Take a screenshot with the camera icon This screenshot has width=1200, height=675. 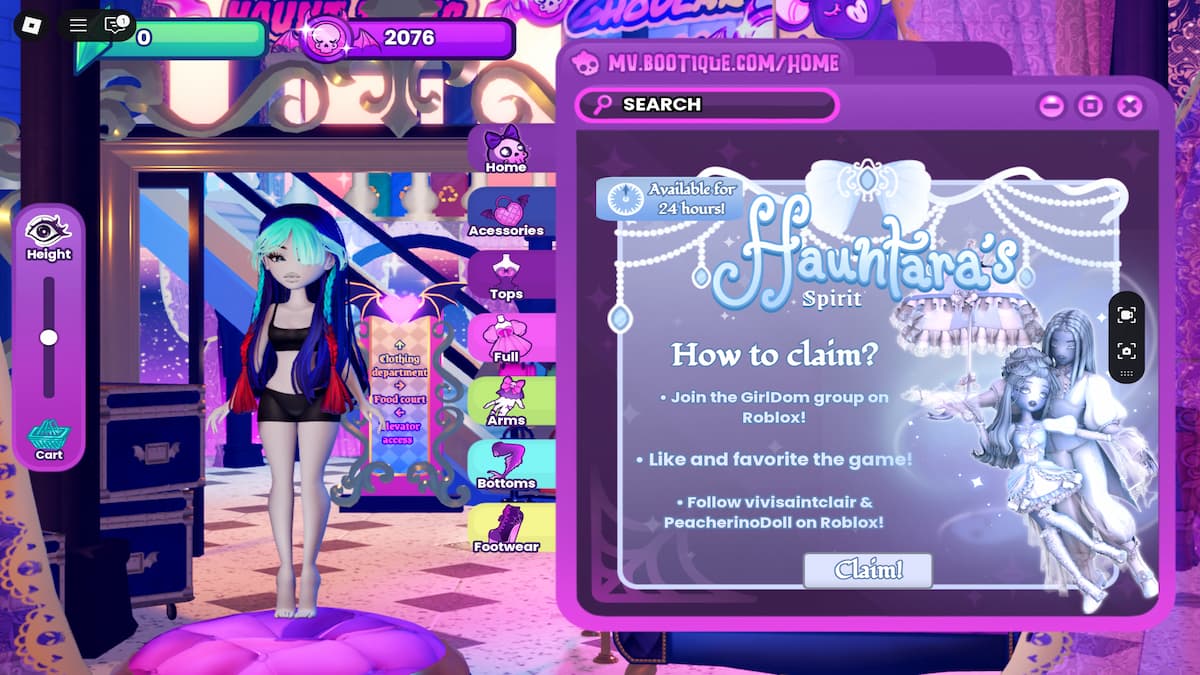pos(1126,351)
